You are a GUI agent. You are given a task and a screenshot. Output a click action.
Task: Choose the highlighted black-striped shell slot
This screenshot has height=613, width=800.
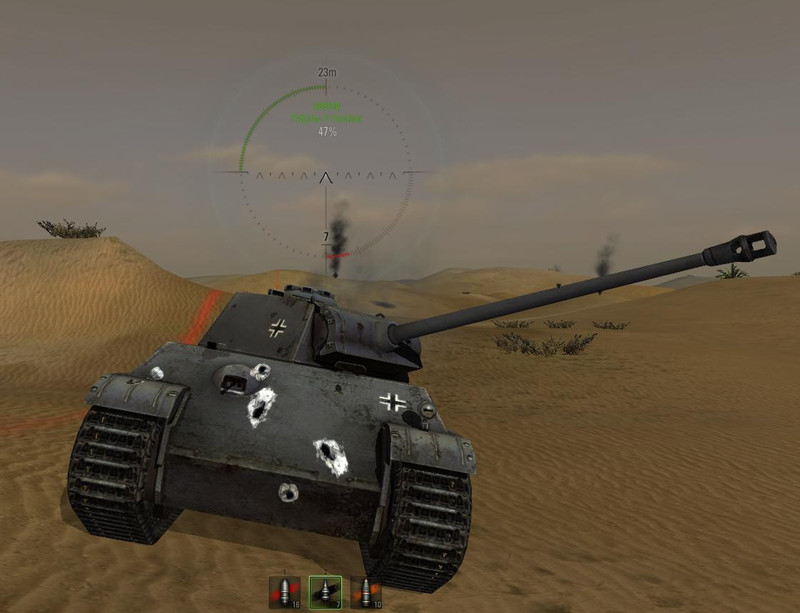click(x=326, y=592)
